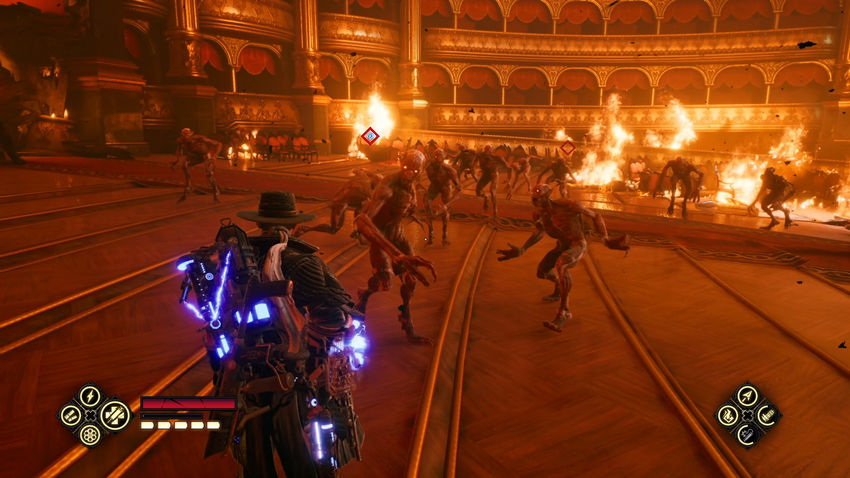Select the twin bars icon in left wheel

(x=70, y=415)
